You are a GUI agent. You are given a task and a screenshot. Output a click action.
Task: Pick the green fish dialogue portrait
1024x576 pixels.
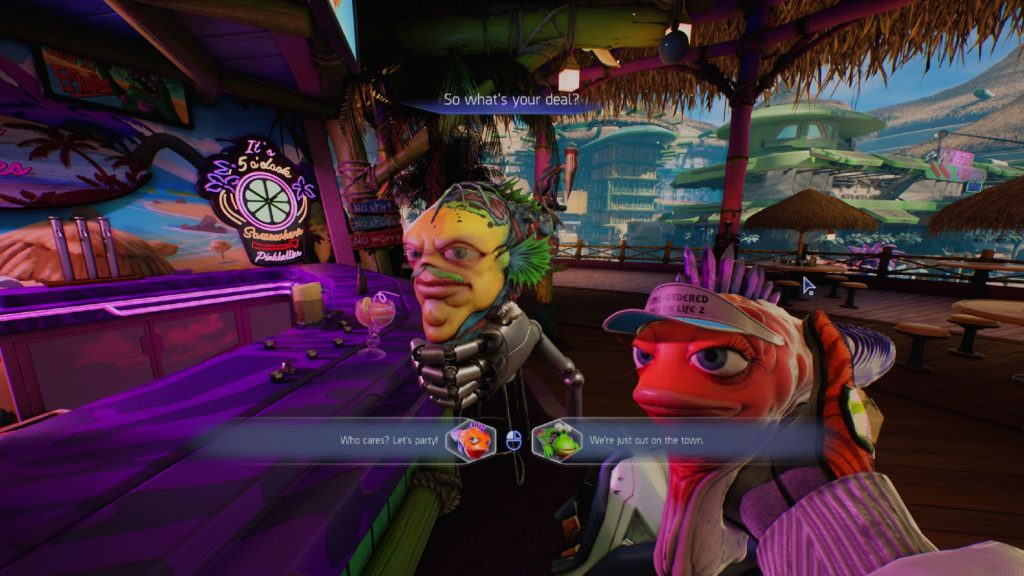(557, 440)
